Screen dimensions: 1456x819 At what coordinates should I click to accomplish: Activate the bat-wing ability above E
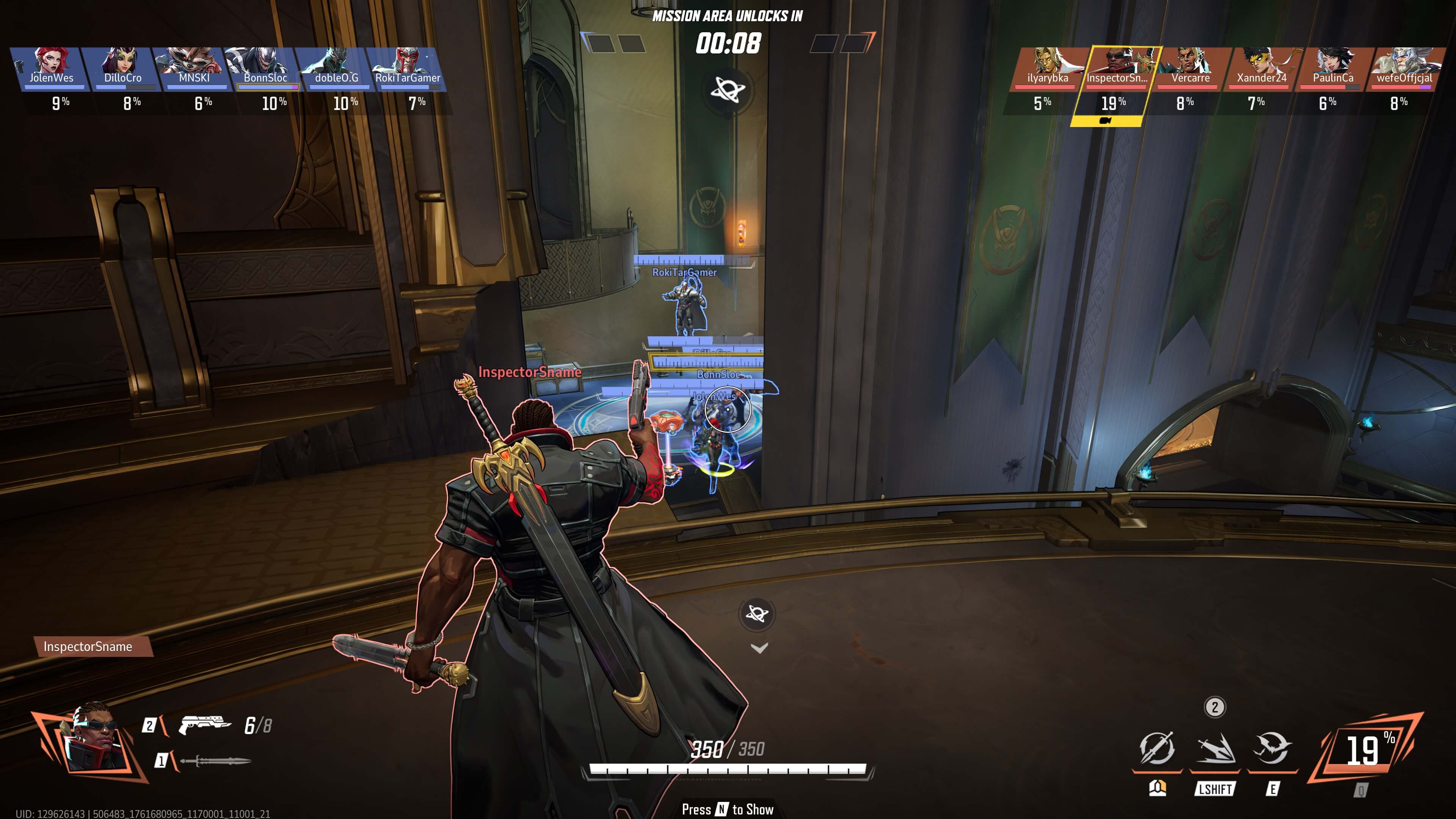pos(1272,750)
